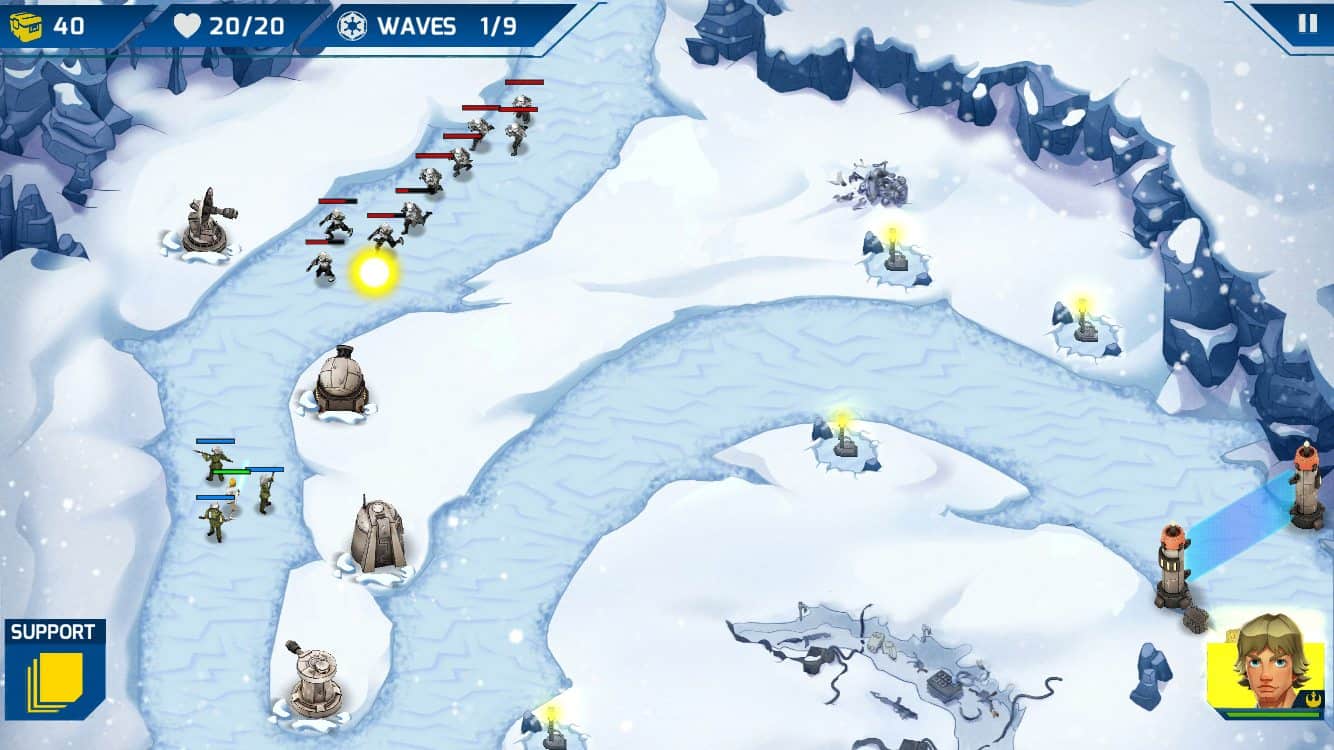This screenshot has height=750, width=1334.
Task: Open the Support cards panel
Action: click(55, 669)
